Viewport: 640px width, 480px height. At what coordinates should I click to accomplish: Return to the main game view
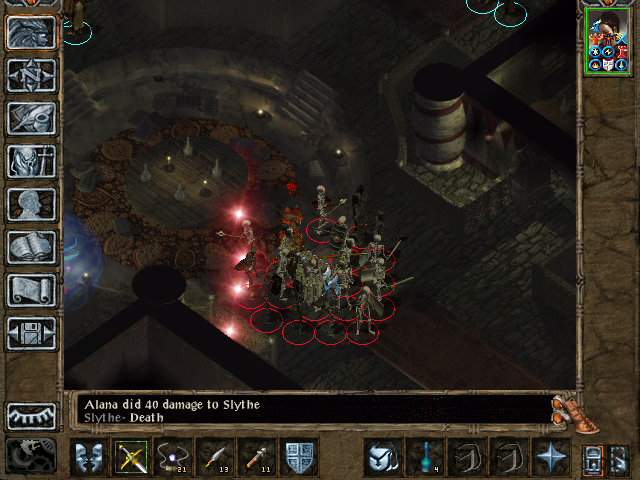31,32
